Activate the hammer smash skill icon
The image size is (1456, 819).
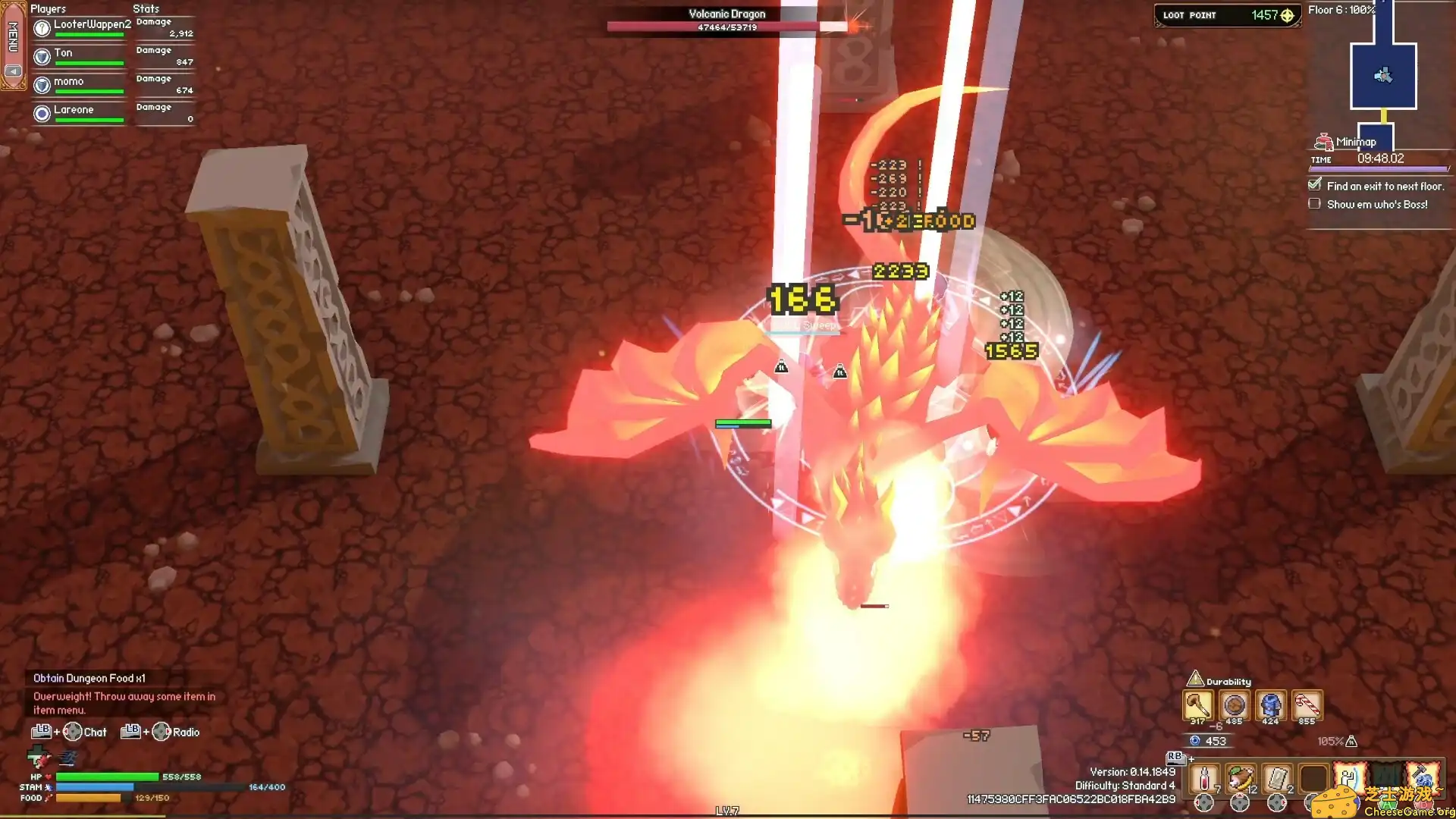pos(1423,777)
